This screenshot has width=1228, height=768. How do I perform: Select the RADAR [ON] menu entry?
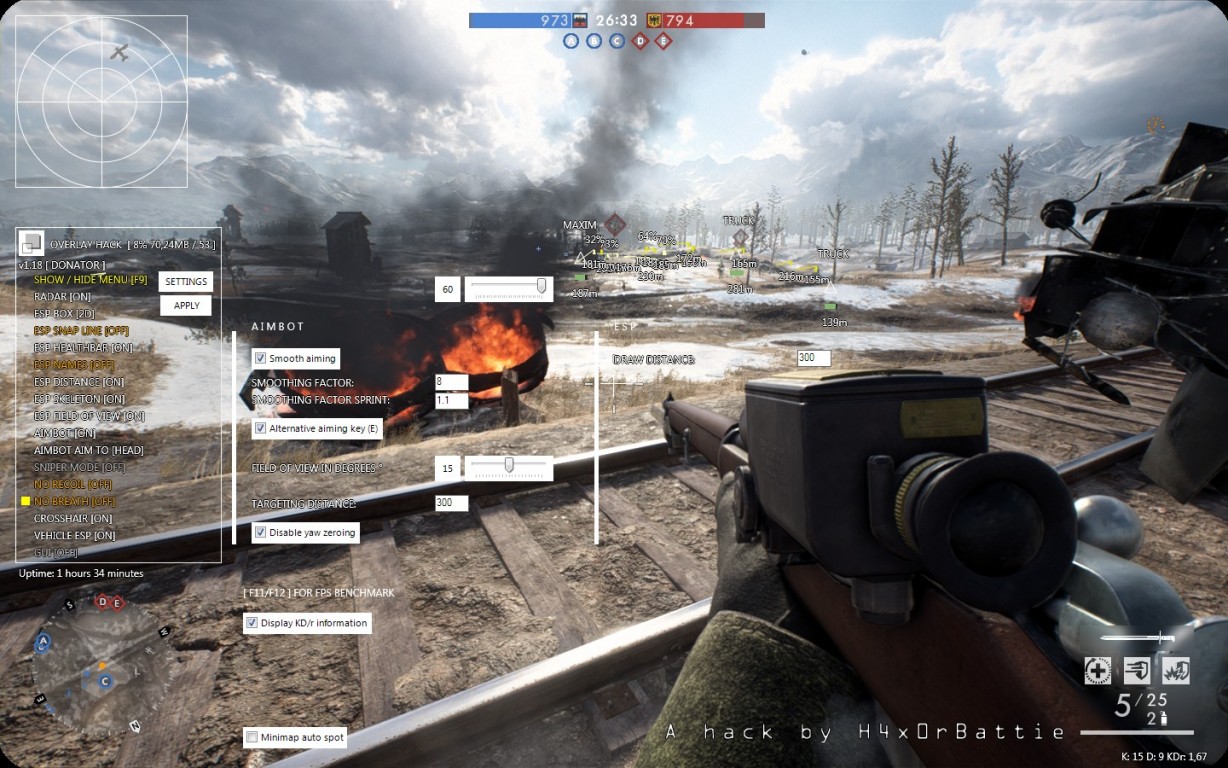tap(62, 297)
